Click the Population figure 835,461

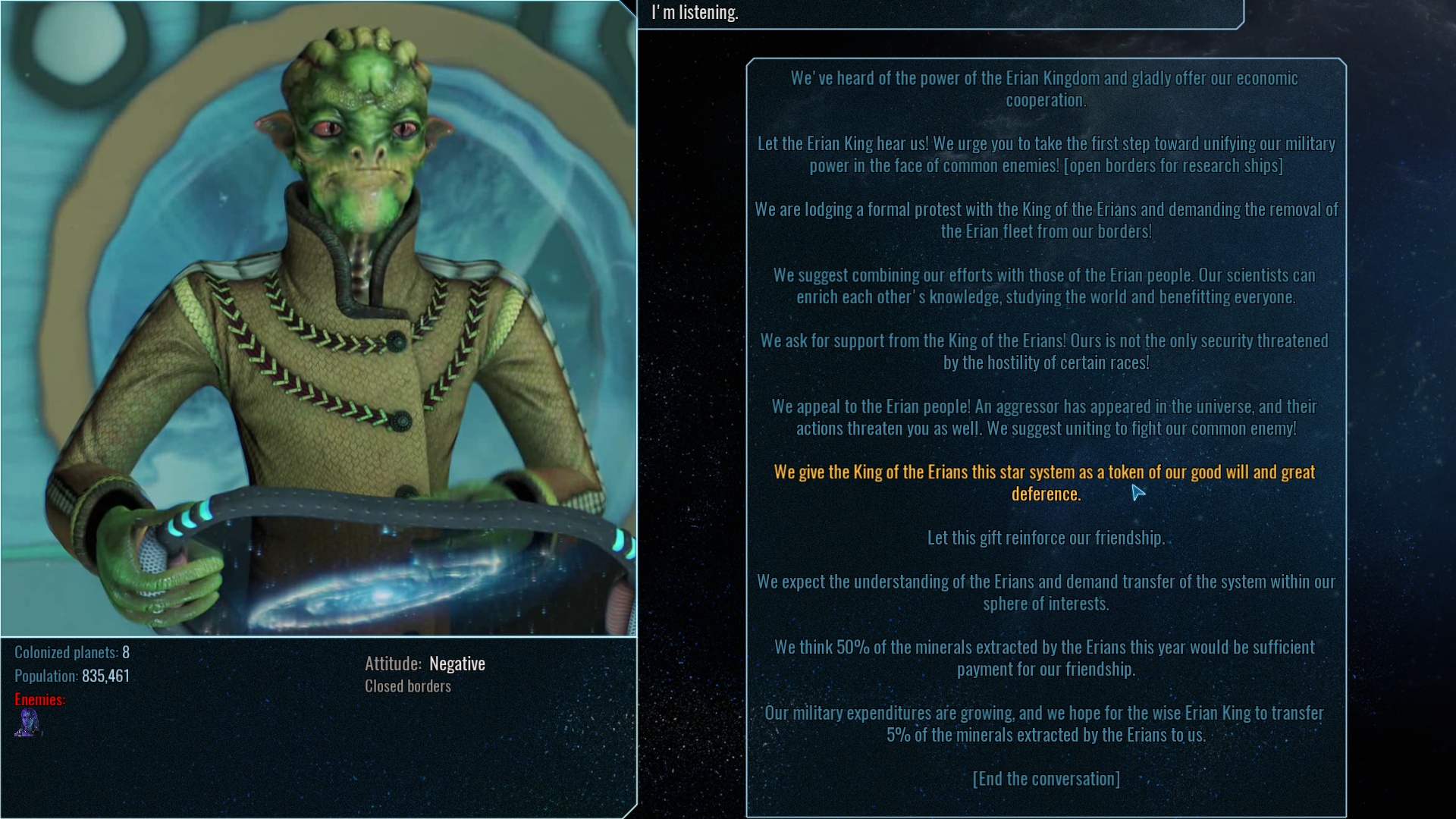click(72, 675)
